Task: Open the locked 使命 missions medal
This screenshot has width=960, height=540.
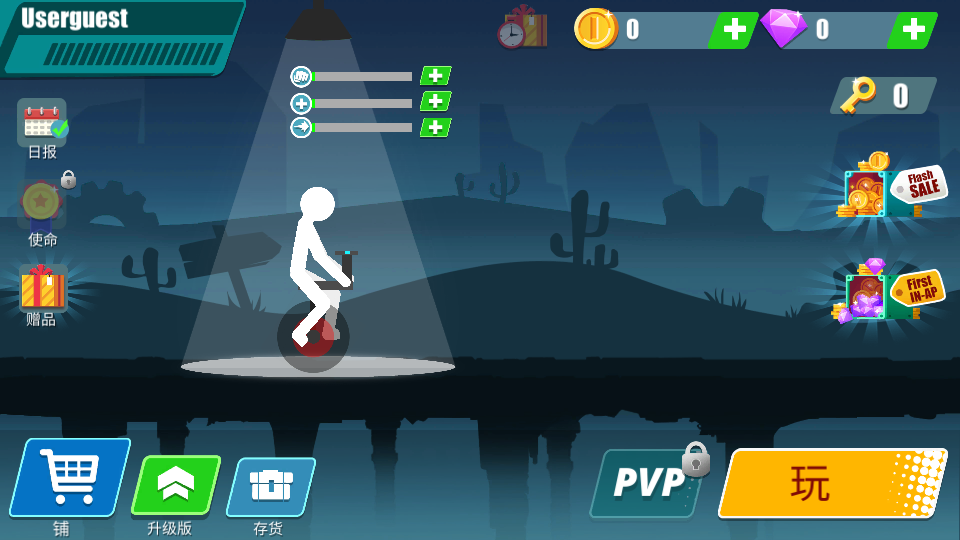Action: click(x=42, y=204)
